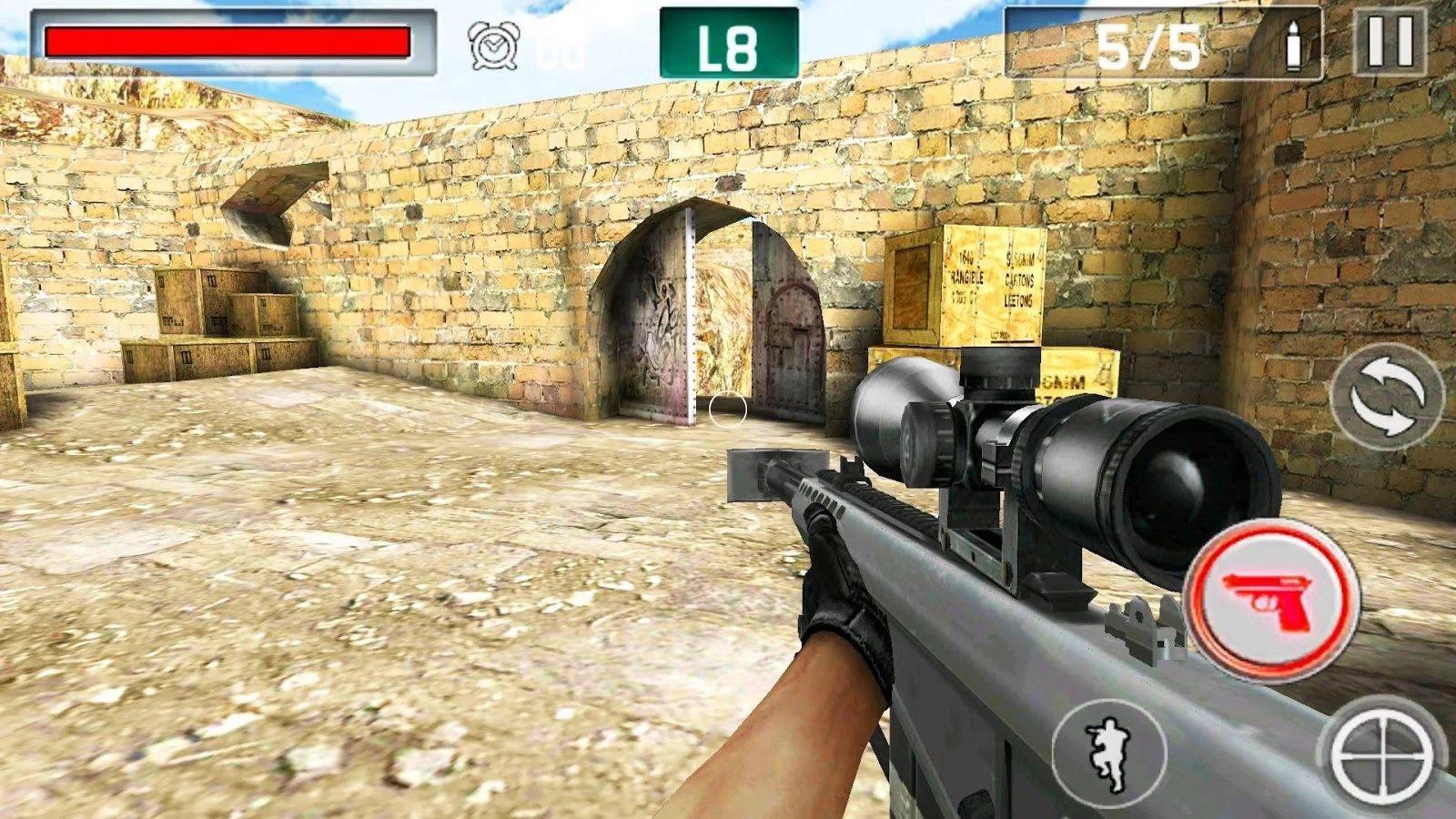Tap the alarm clock timer icon
Screen dimensions: 1456x819
492,44
